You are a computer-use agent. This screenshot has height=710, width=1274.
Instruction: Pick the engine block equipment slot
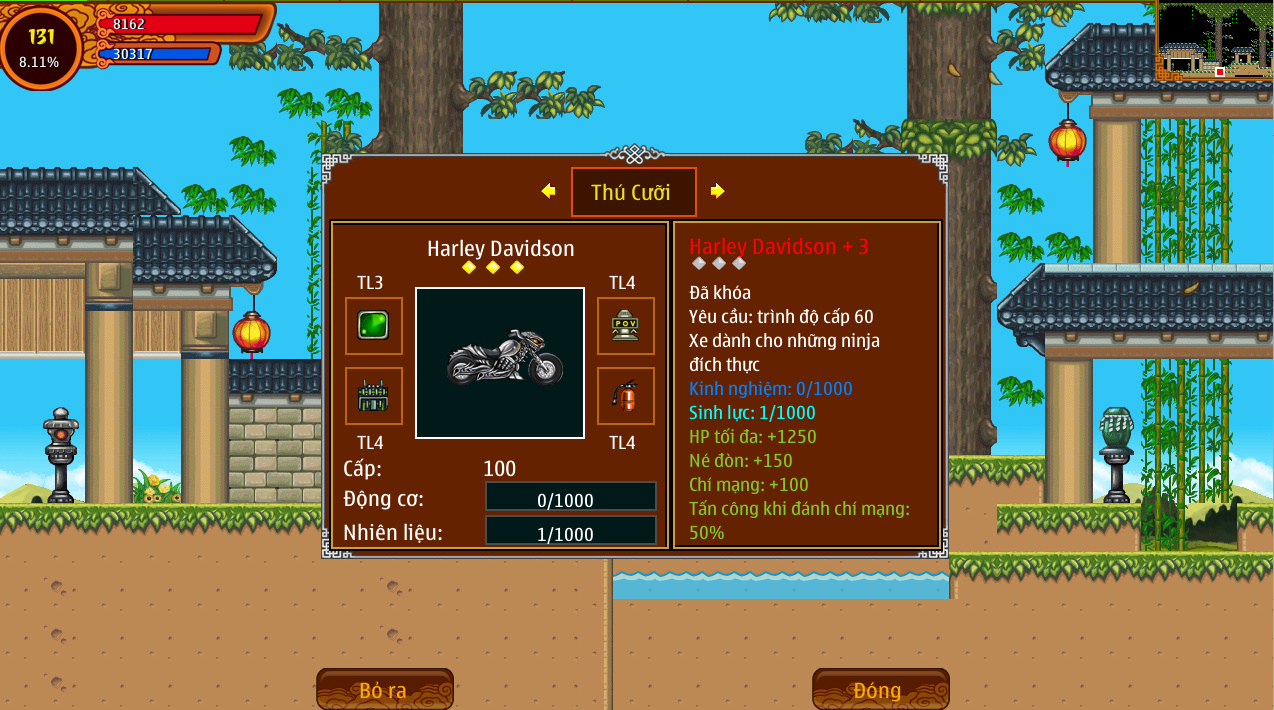[x=373, y=396]
